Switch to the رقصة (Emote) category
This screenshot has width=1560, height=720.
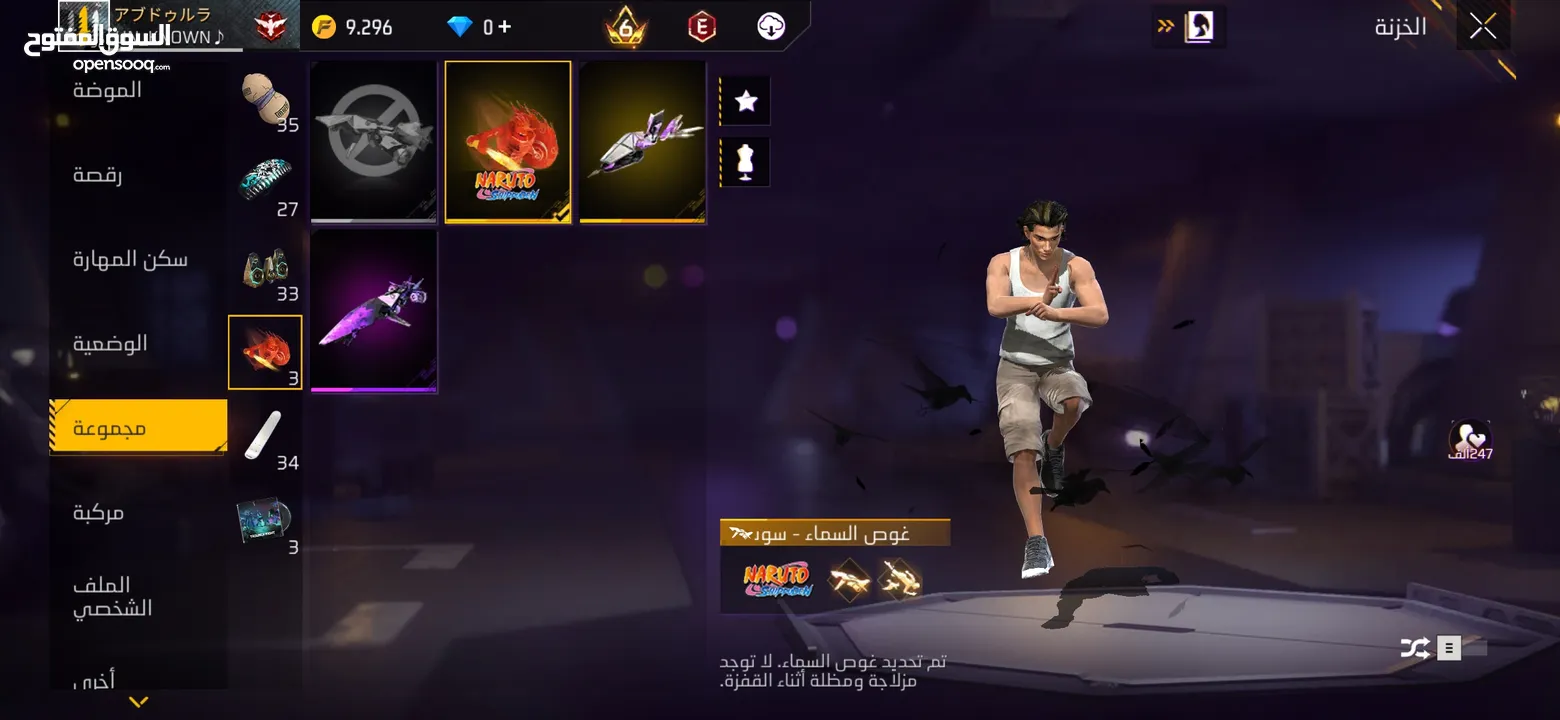[x=97, y=175]
